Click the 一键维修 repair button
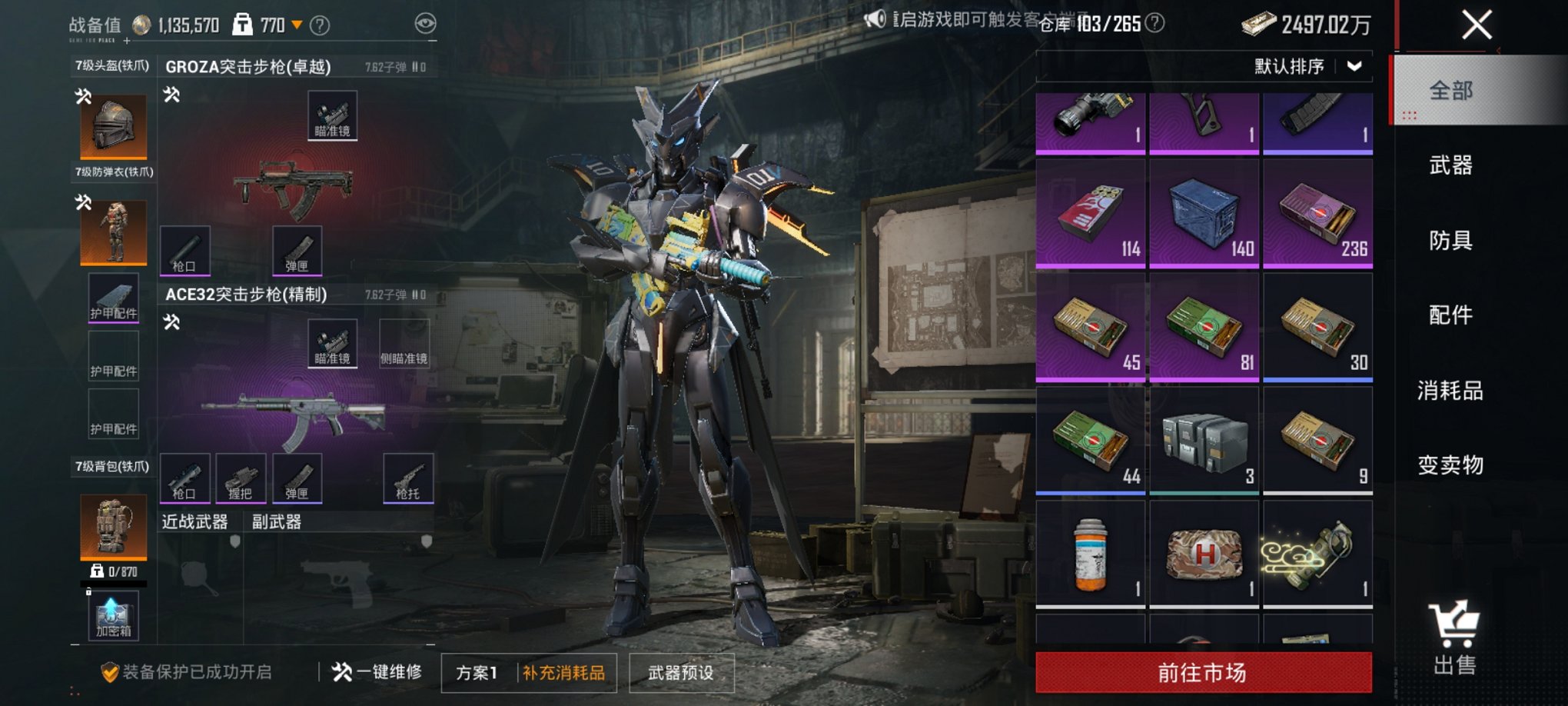1568x706 pixels. coord(377,672)
